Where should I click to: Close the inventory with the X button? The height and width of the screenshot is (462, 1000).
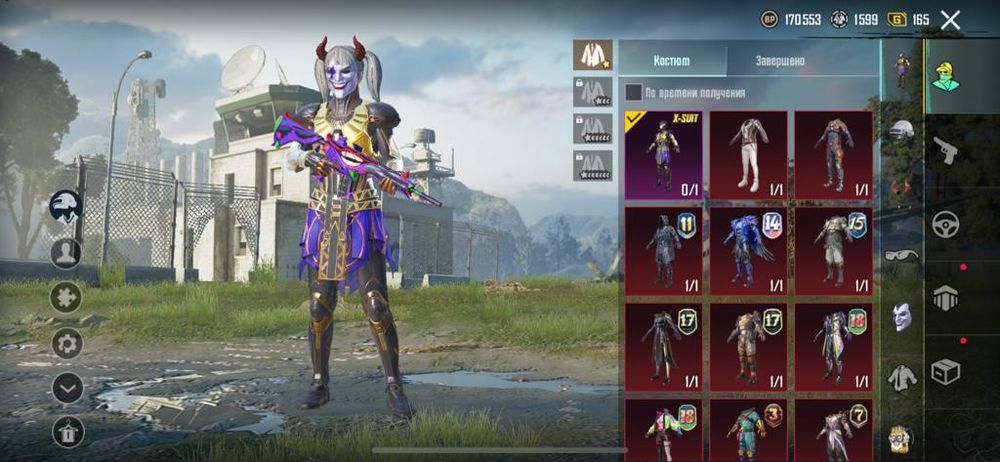pyautogui.click(x=950, y=19)
